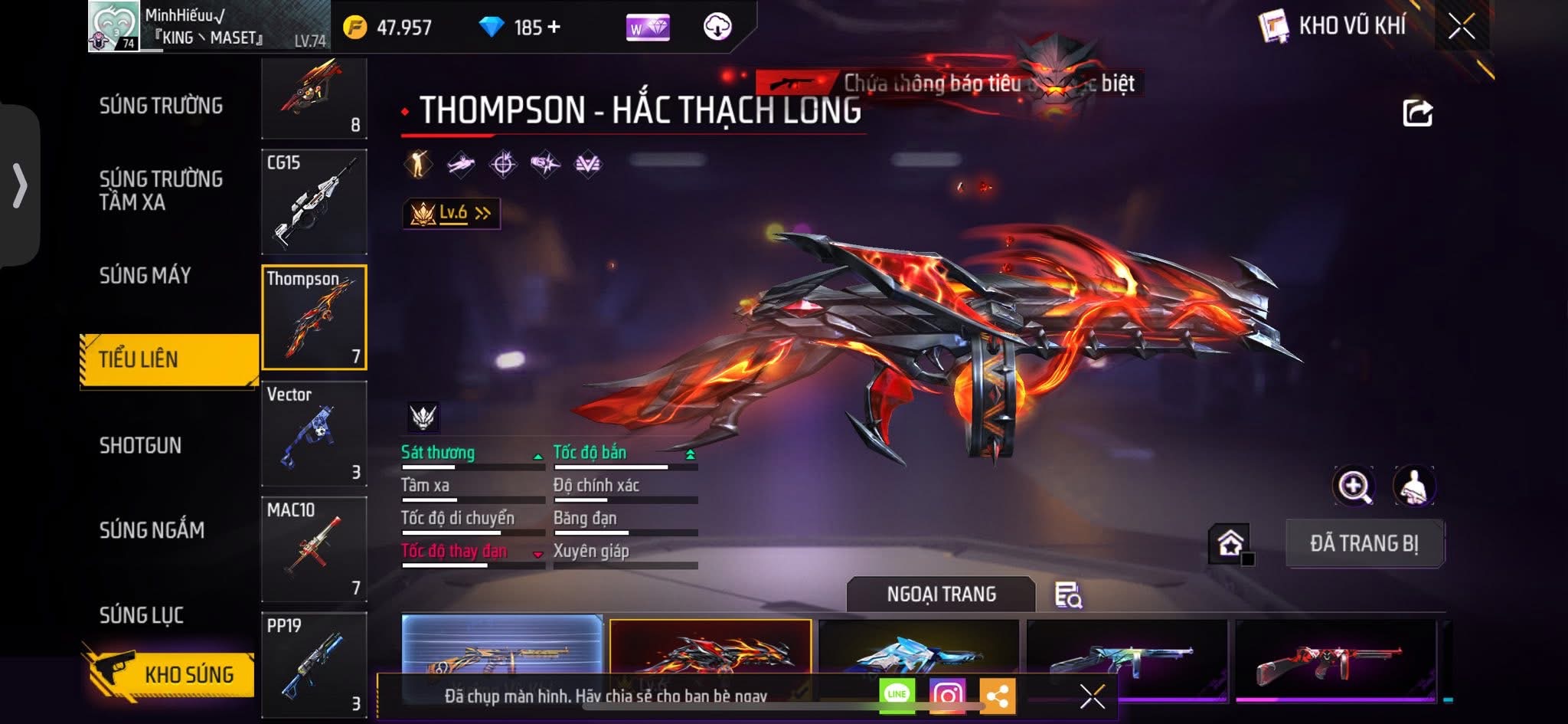
Task: Add more diamonds with the plus button
Action: pos(554,27)
